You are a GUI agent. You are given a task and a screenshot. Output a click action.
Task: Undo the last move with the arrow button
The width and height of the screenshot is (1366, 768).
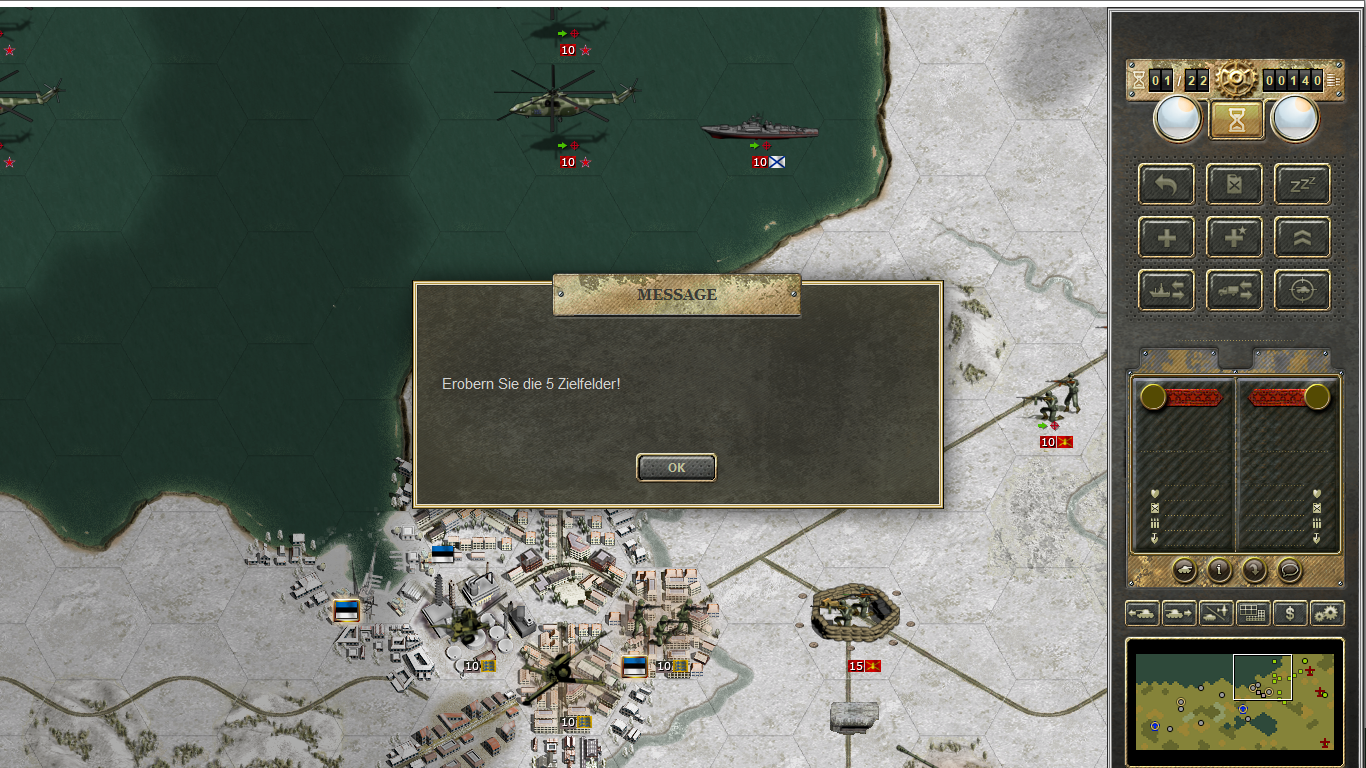(1166, 184)
